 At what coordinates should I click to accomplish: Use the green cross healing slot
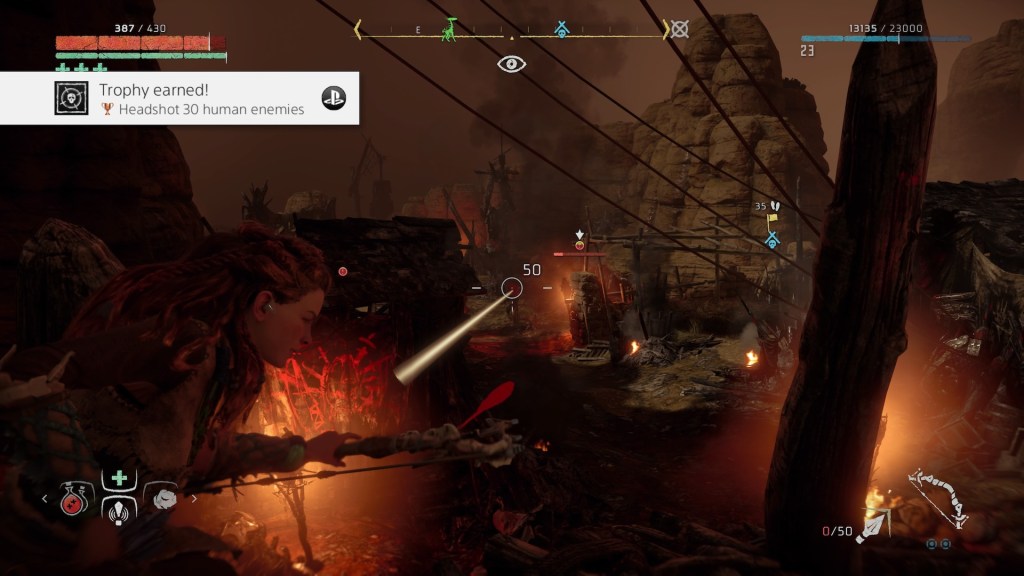[119, 477]
